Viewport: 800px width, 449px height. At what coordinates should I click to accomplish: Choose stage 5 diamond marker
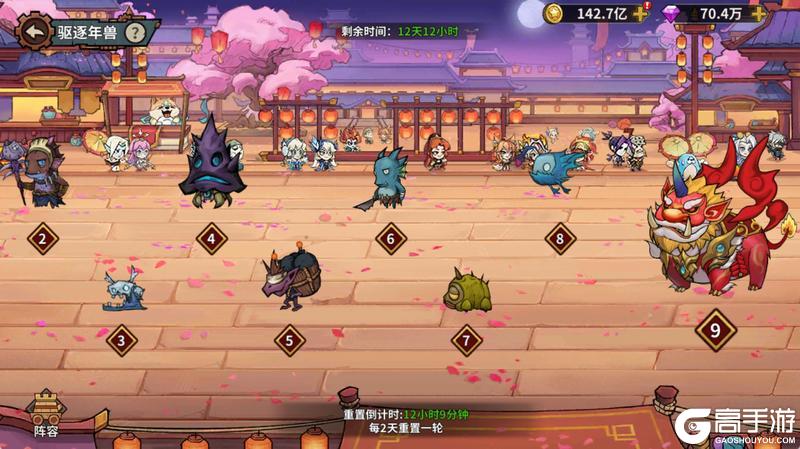[290, 340]
